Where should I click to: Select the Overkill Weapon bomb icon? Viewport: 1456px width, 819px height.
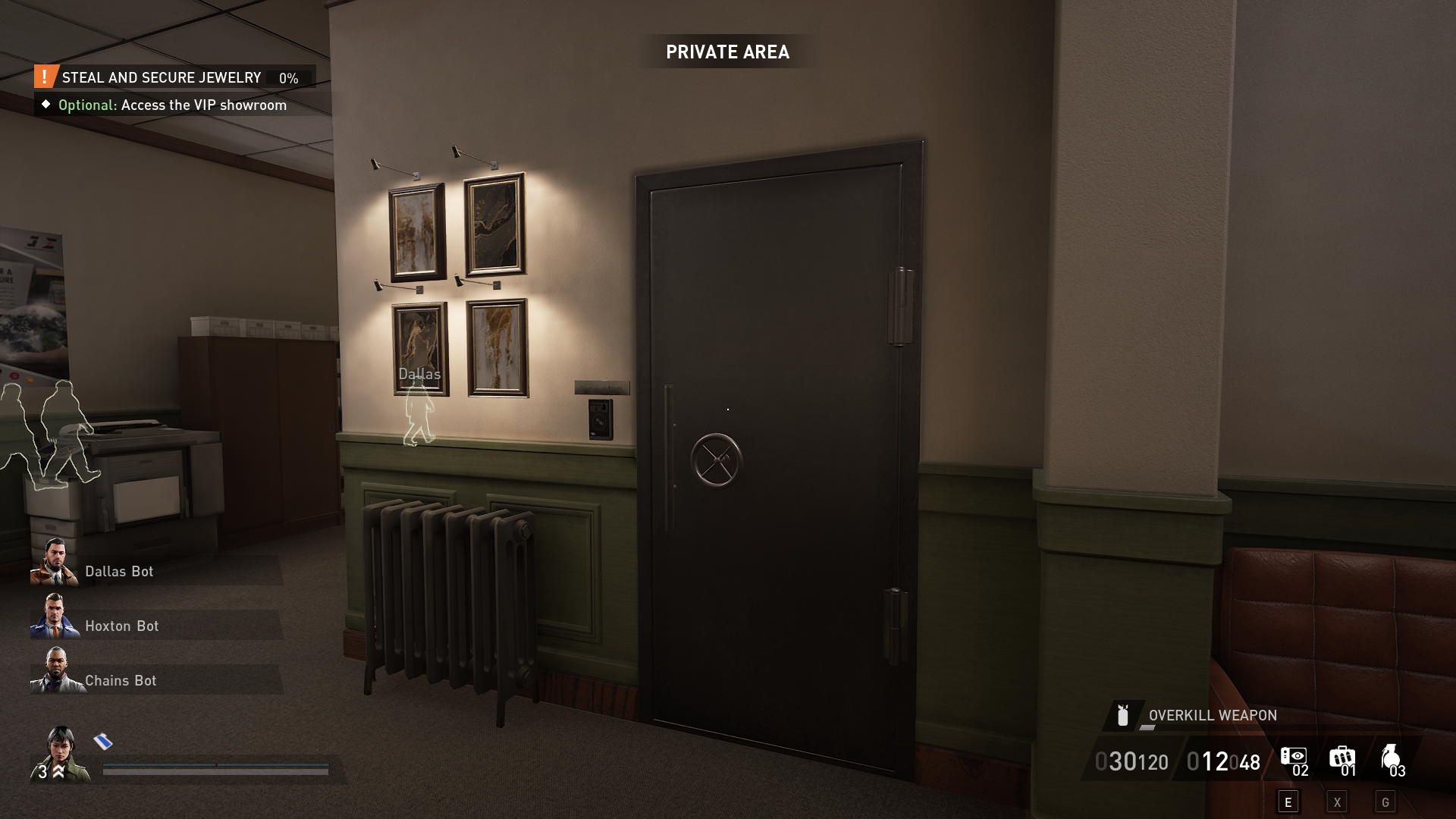tap(1122, 715)
